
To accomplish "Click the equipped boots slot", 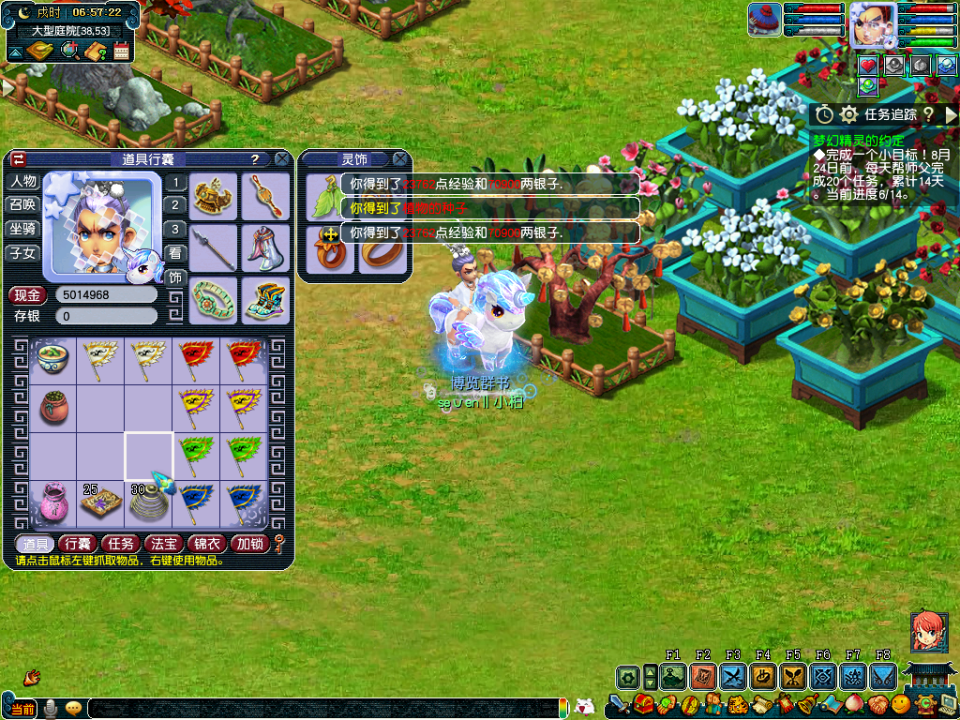I will coord(264,300).
